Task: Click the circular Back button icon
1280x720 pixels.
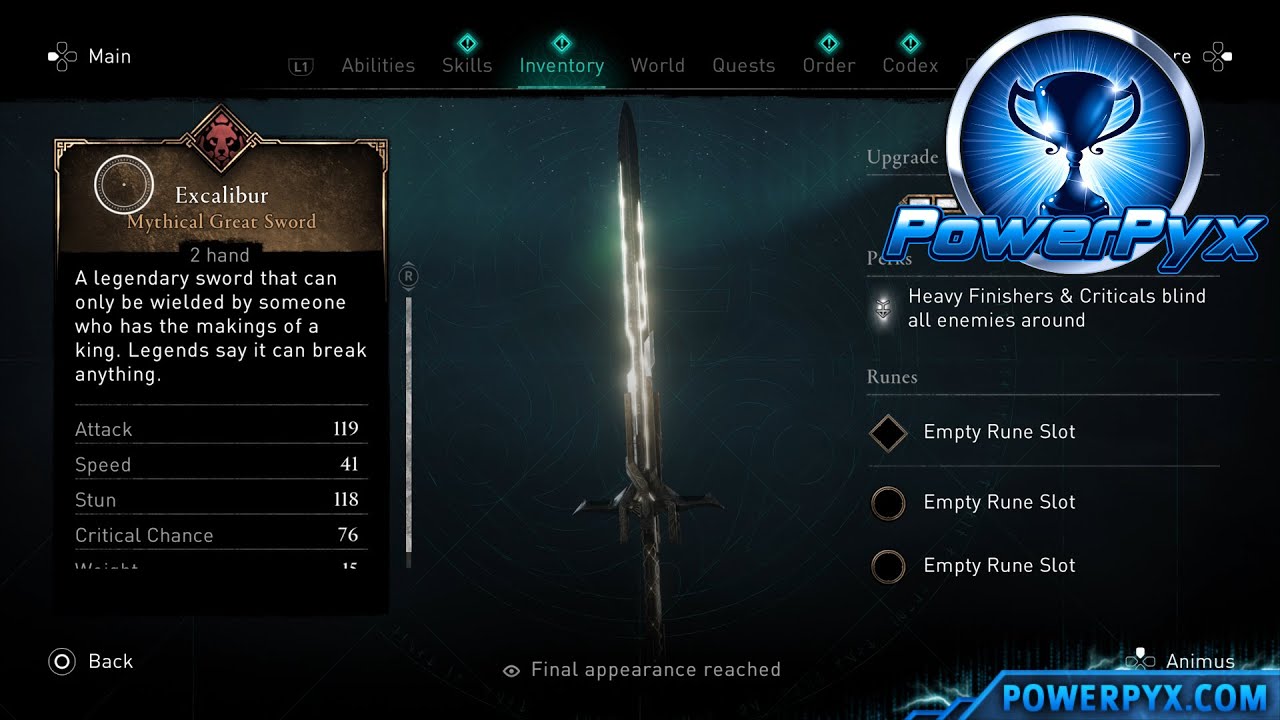Action: click(63, 661)
